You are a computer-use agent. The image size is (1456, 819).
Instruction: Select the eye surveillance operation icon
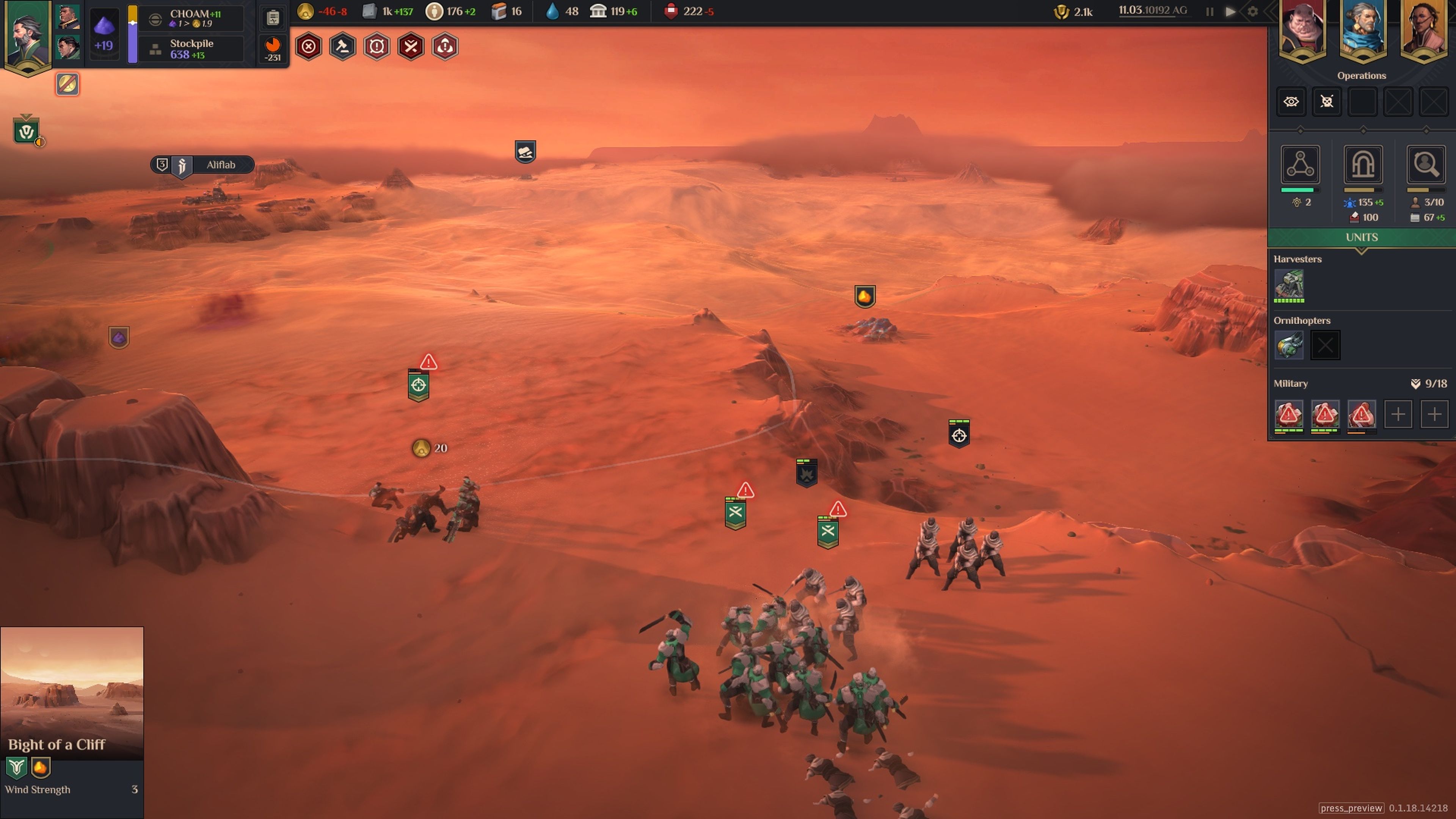pyautogui.click(x=1291, y=102)
